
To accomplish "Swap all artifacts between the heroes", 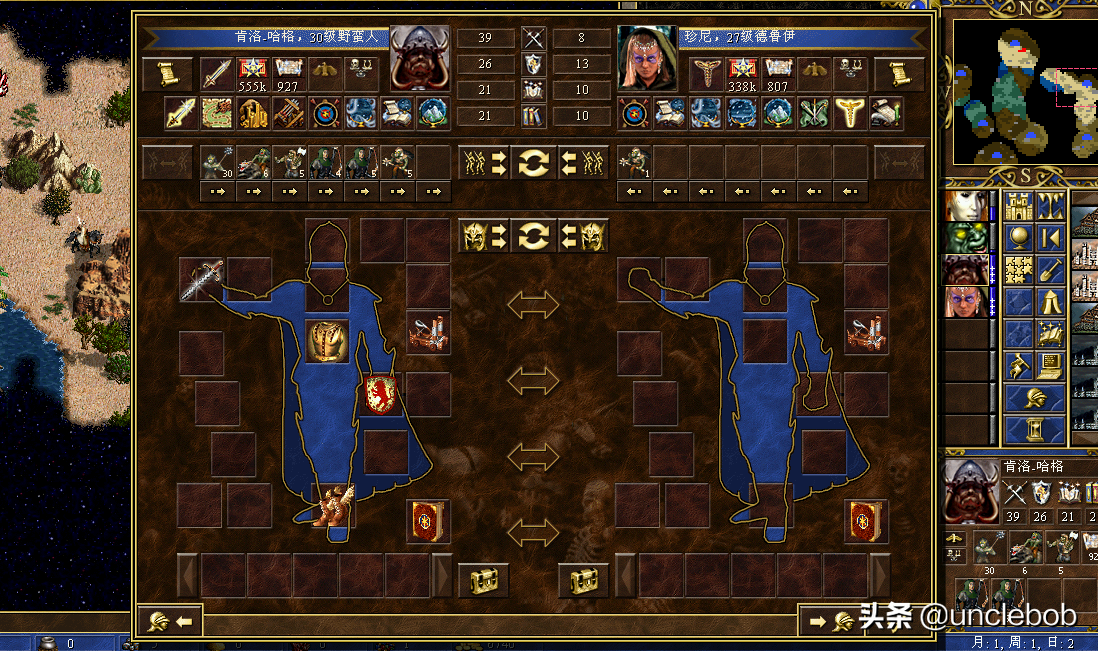I will [533, 236].
